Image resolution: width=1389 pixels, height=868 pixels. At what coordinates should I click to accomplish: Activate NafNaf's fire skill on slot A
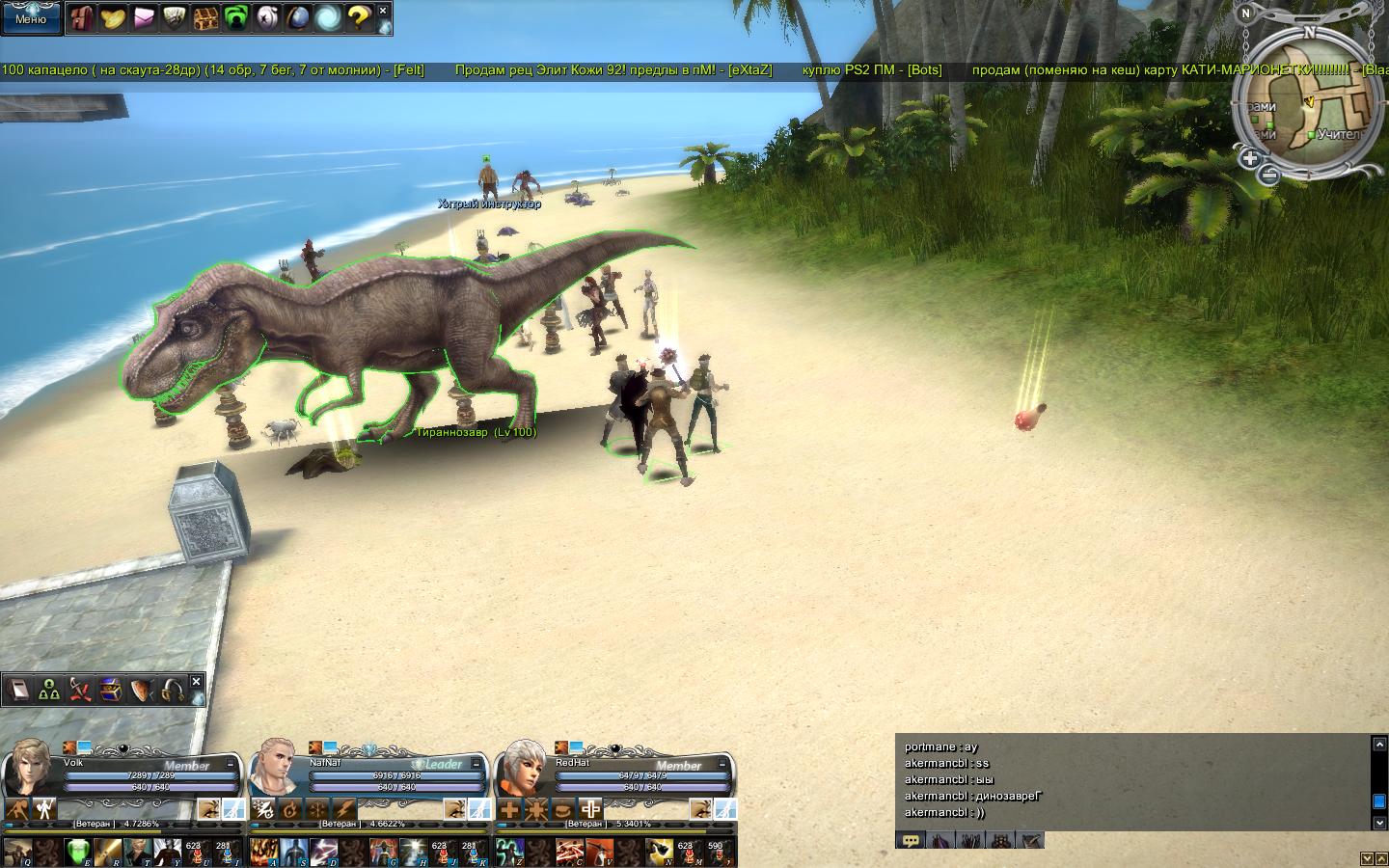click(263, 852)
